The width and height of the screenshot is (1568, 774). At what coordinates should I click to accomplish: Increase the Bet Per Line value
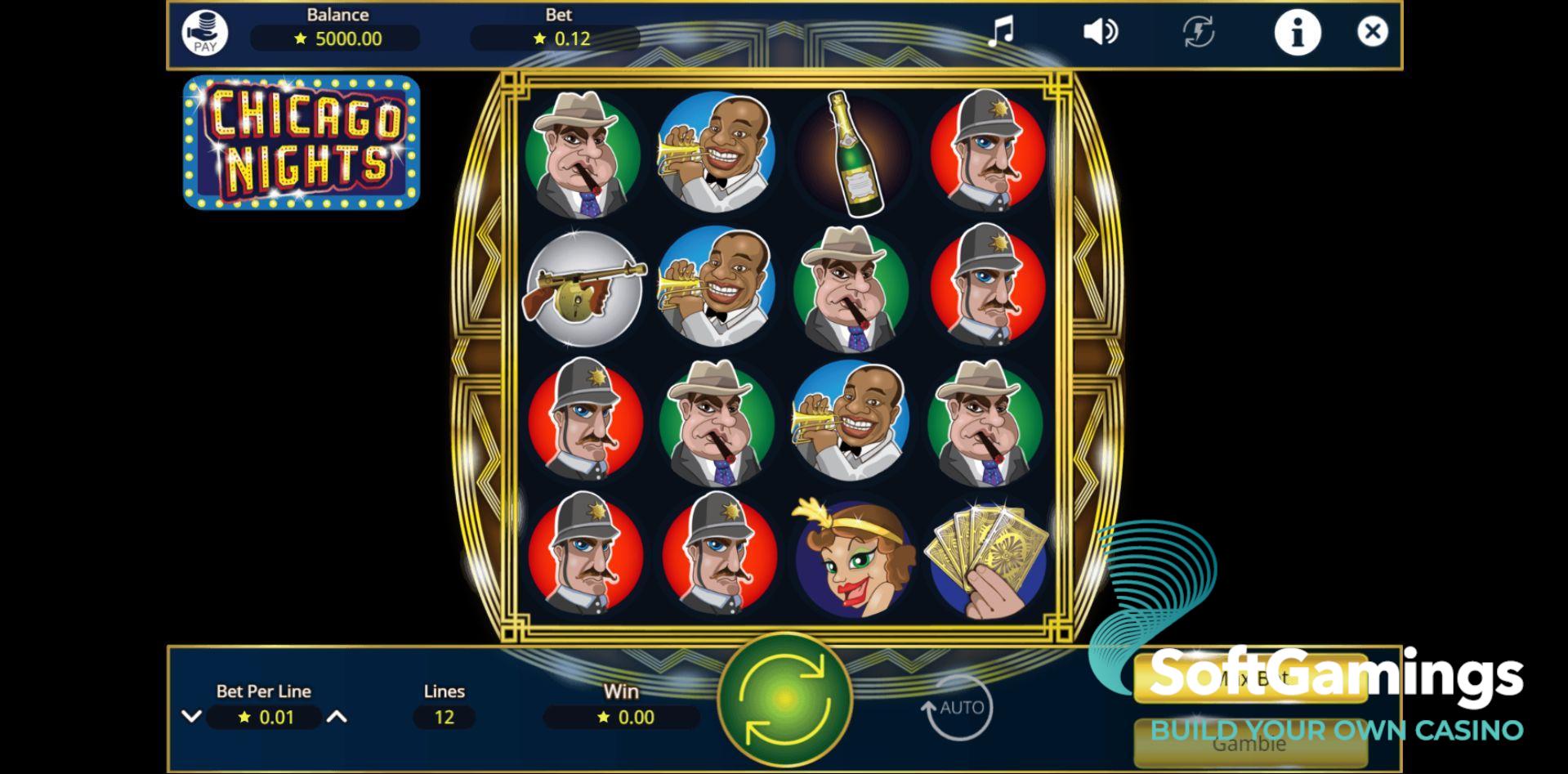pos(337,717)
